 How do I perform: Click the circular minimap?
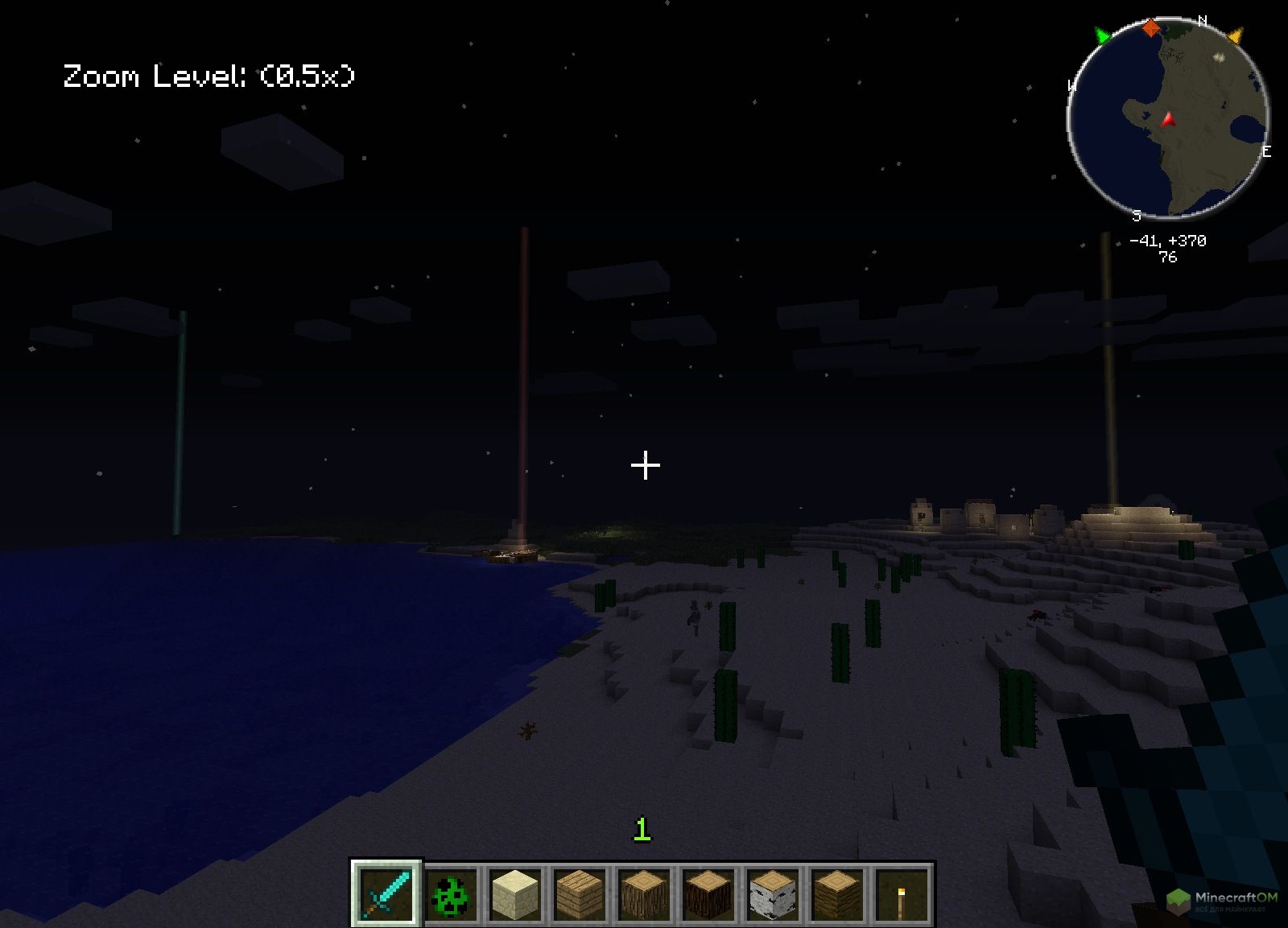1167,121
